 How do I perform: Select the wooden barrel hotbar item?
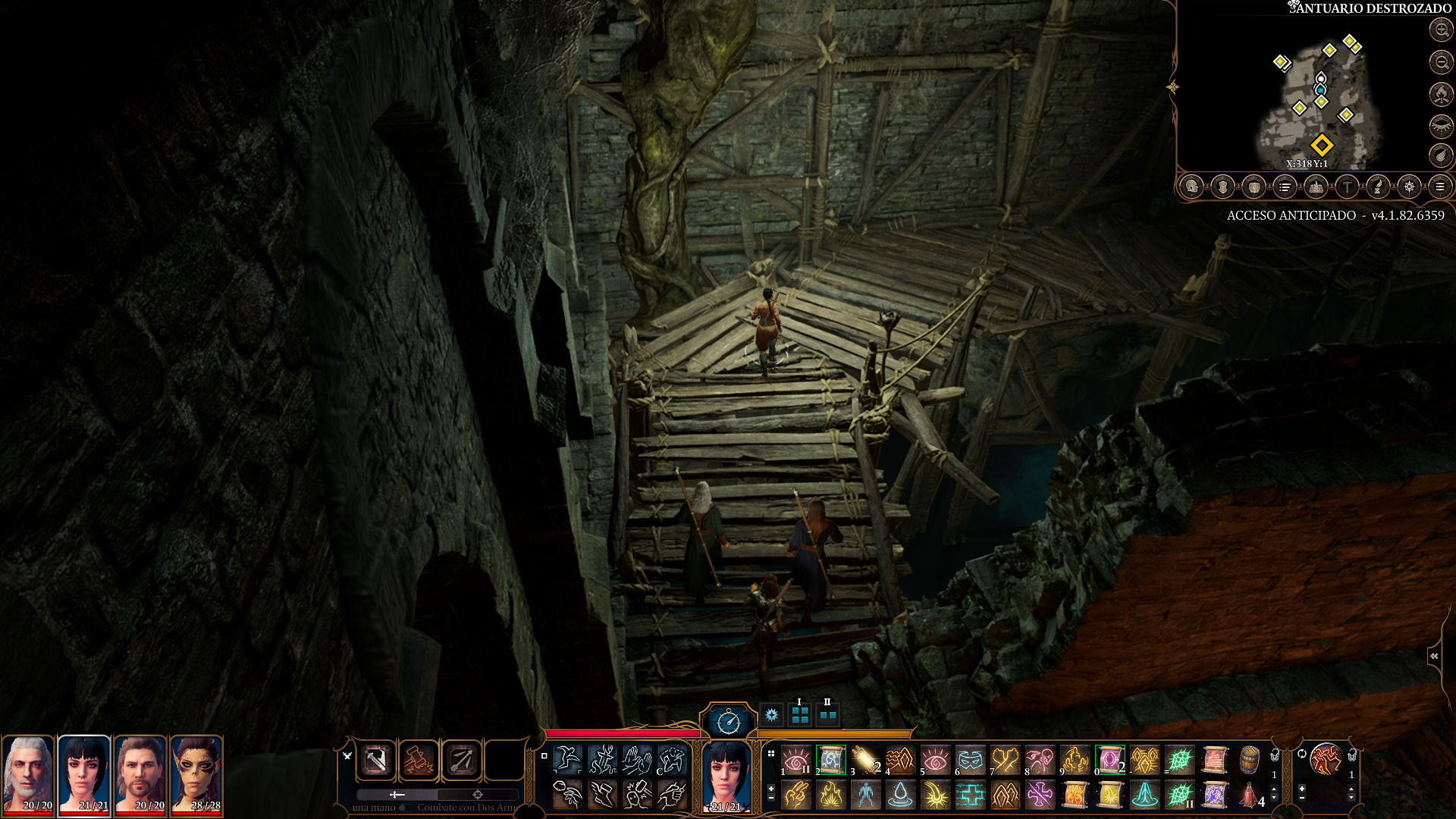pos(1249,759)
